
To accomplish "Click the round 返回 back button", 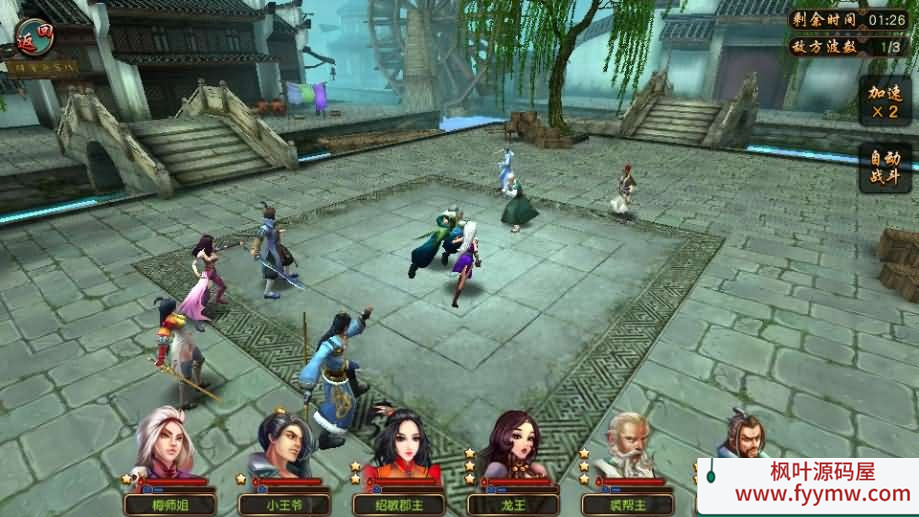I will (x=33, y=37).
